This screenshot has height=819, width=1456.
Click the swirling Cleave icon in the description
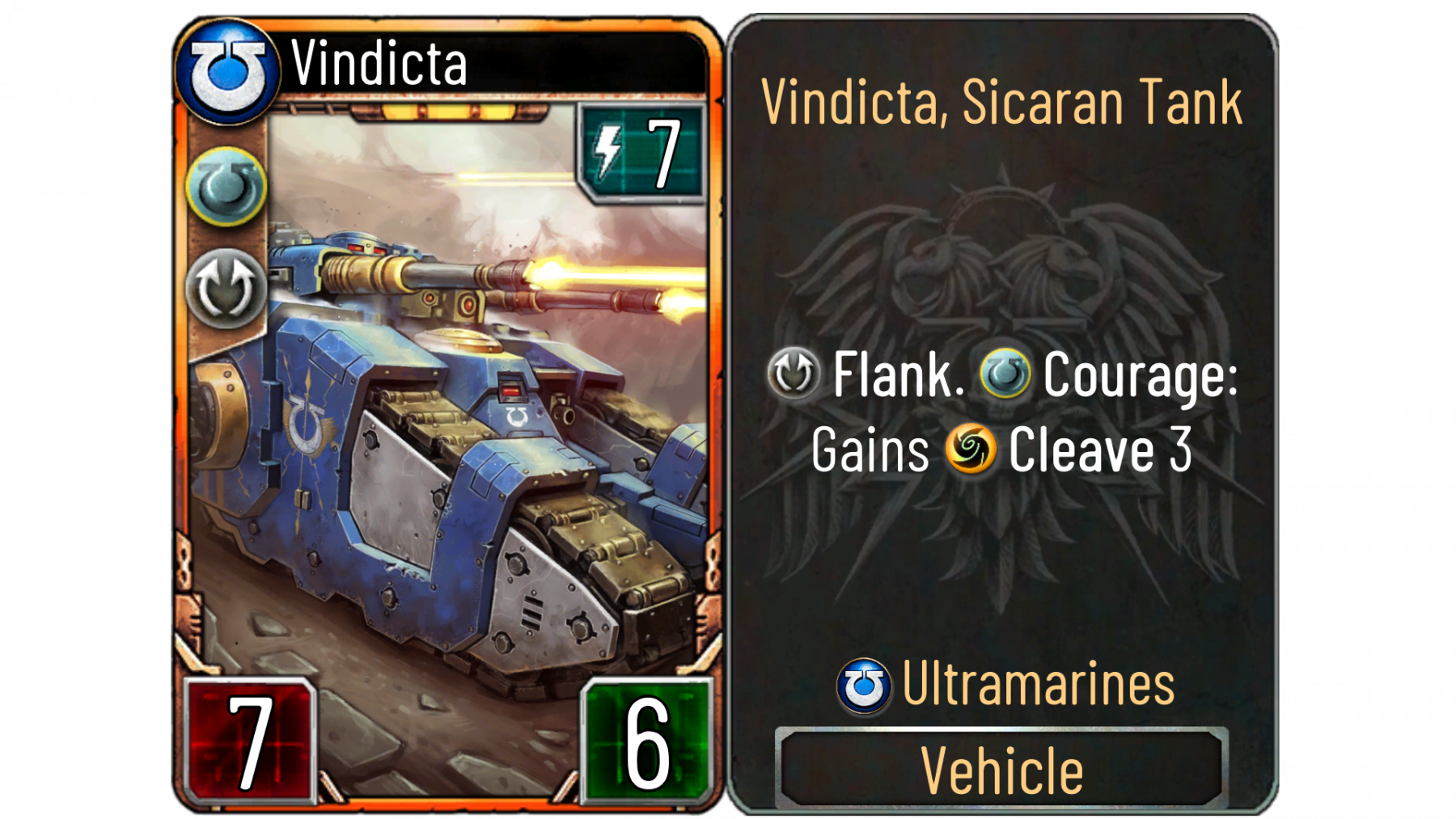click(970, 449)
